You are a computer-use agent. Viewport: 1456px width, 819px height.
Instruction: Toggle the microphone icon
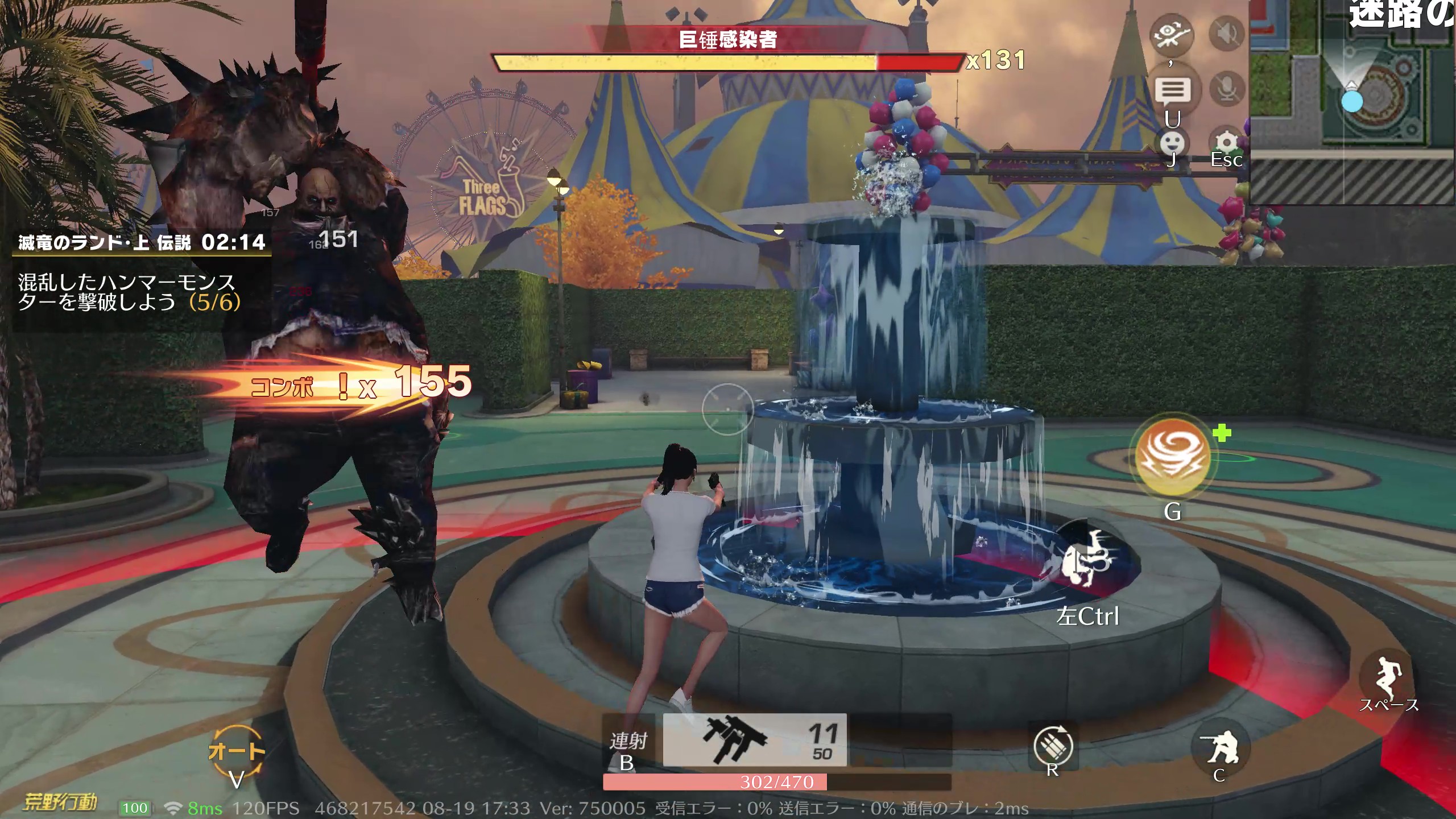[1227, 89]
